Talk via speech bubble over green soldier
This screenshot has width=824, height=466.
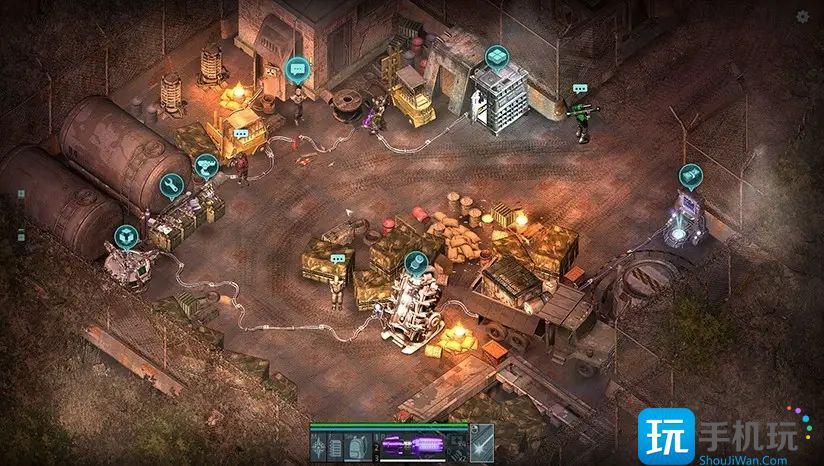click(x=579, y=89)
